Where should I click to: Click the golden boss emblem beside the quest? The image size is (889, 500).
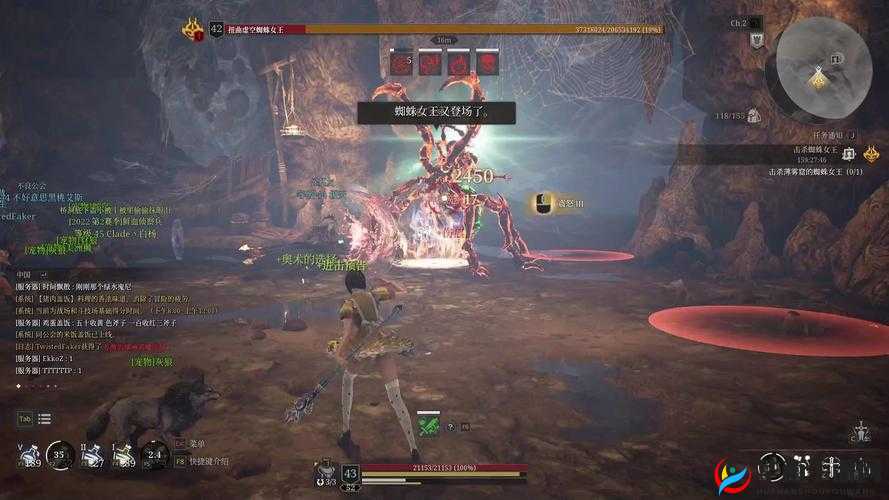coord(872,153)
